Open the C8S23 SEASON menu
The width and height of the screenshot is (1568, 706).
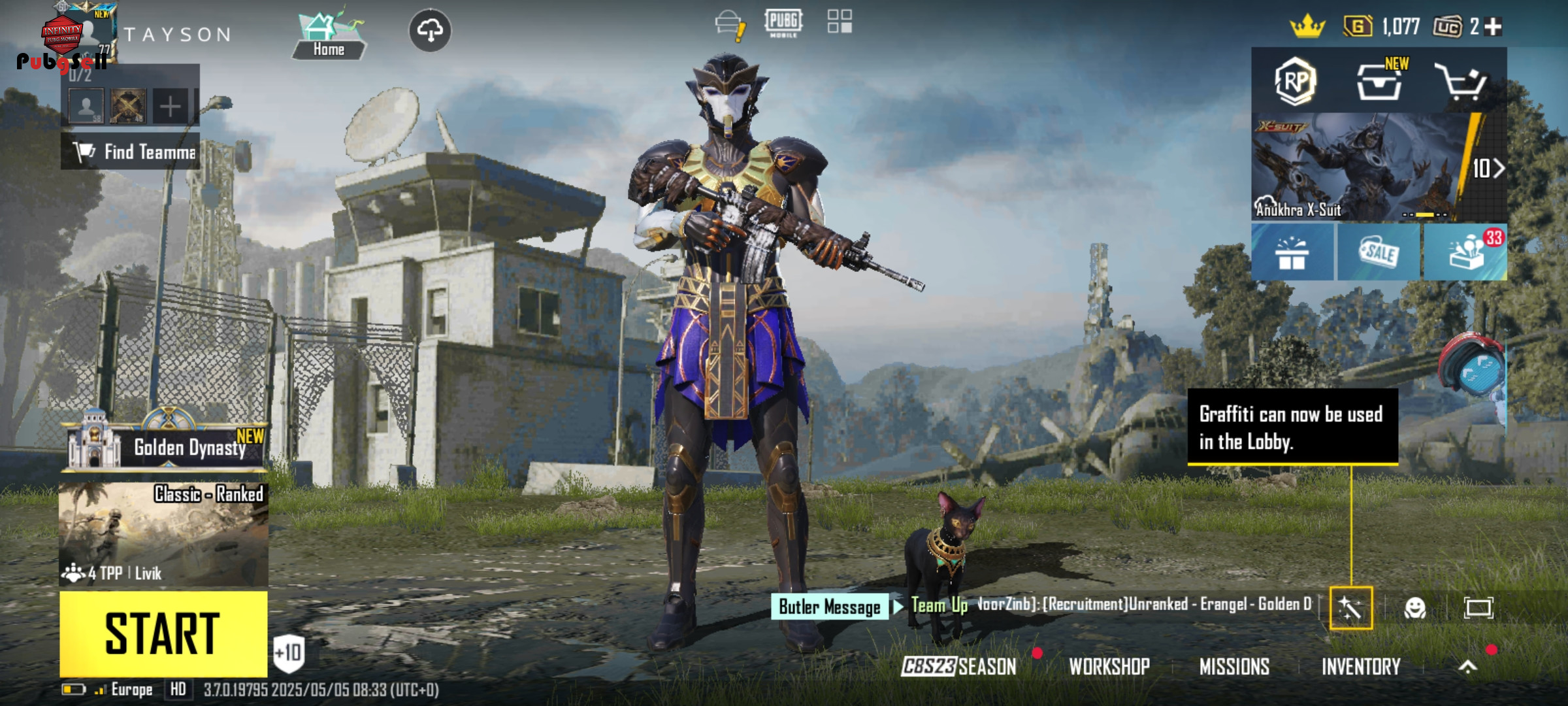(x=958, y=667)
